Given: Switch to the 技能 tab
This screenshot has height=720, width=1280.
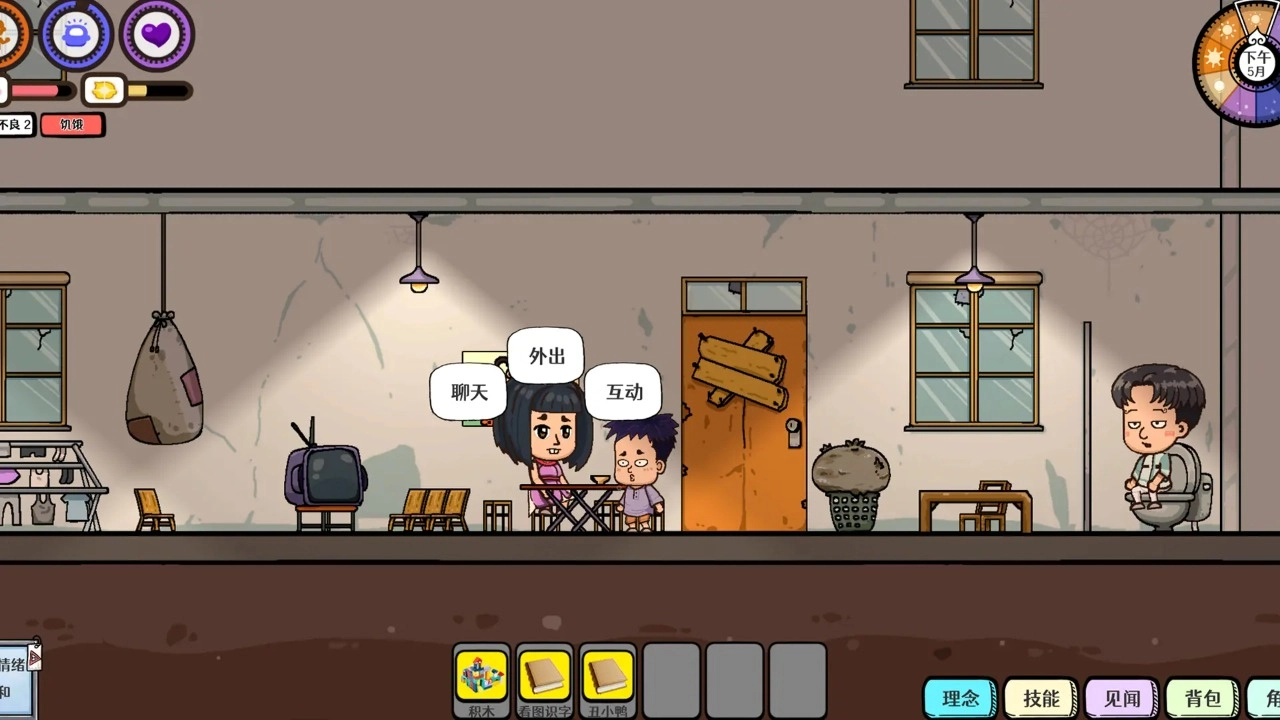Looking at the screenshot, I should tap(1040, 698).
